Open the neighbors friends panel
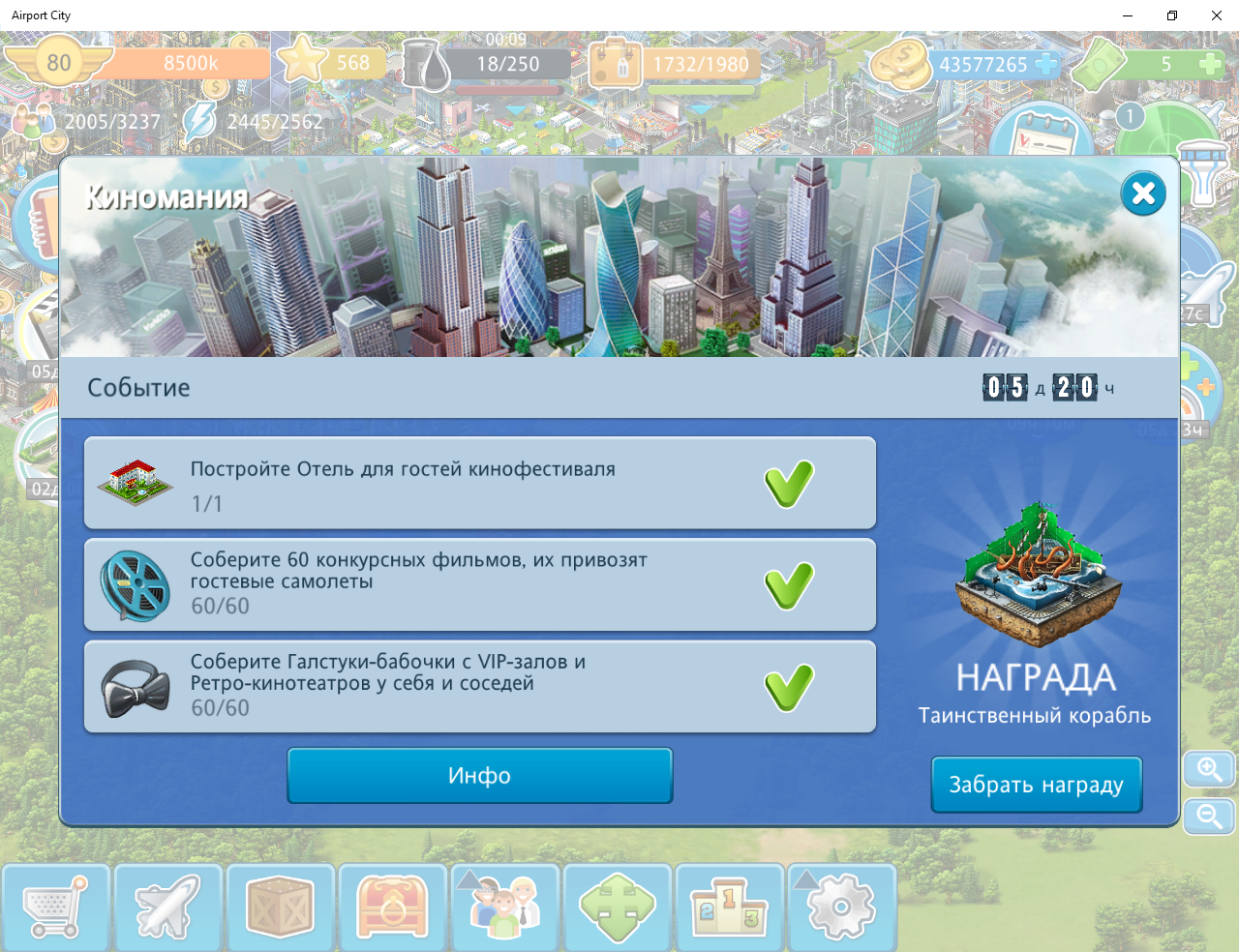Image resolution: width=1239 pixels, height=952 pixels. tap(504, 907)
